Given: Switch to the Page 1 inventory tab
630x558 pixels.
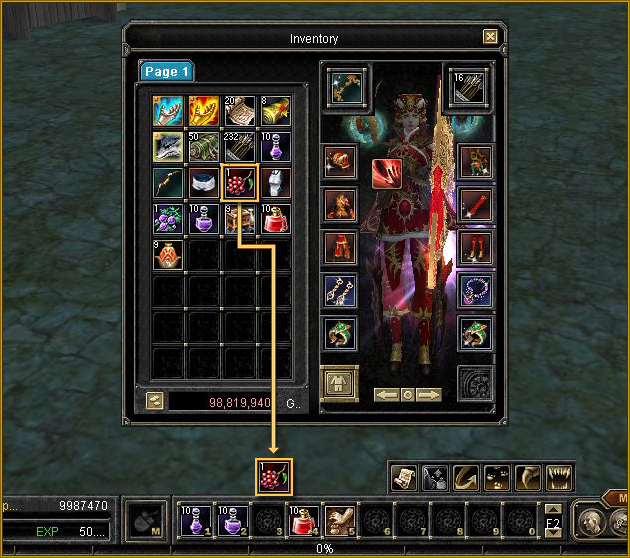Looking at the screenshot, I should point(166,71).
